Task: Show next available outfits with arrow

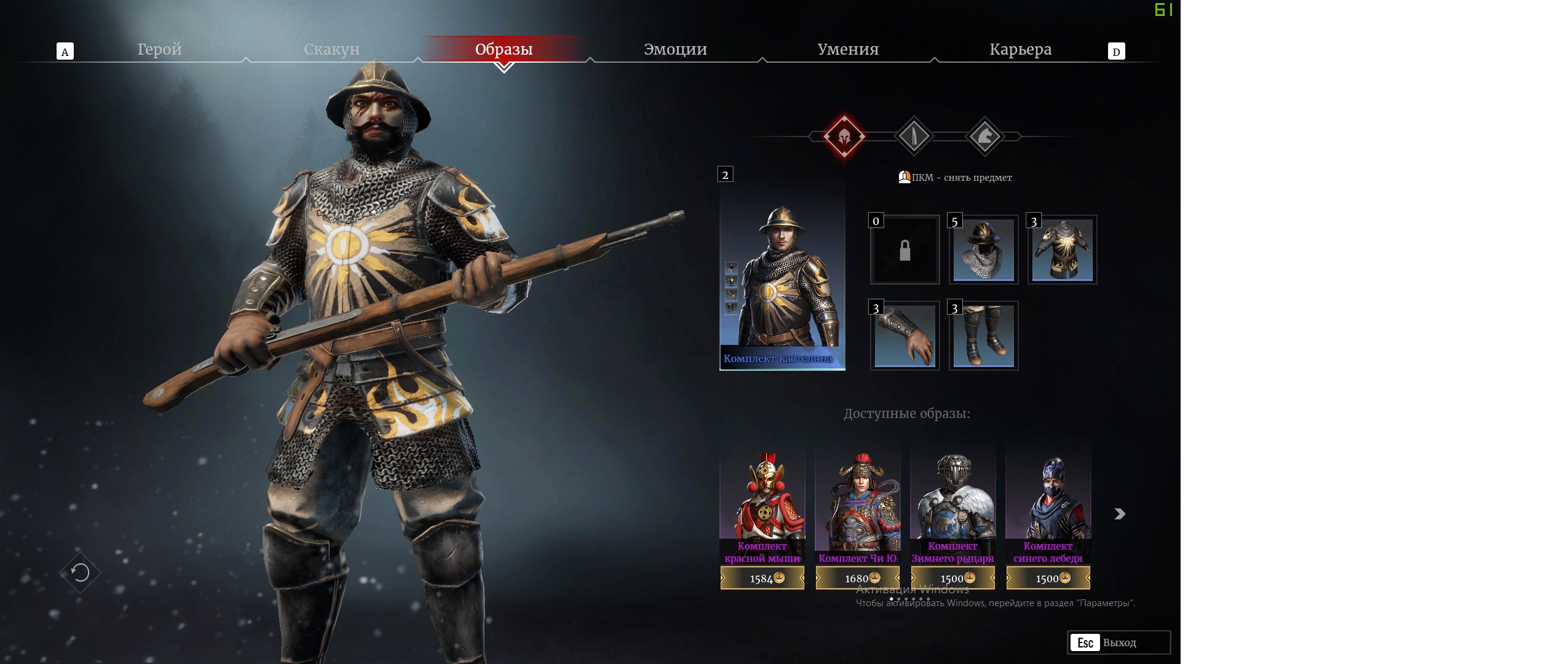Action: [x=1120, y=514]
